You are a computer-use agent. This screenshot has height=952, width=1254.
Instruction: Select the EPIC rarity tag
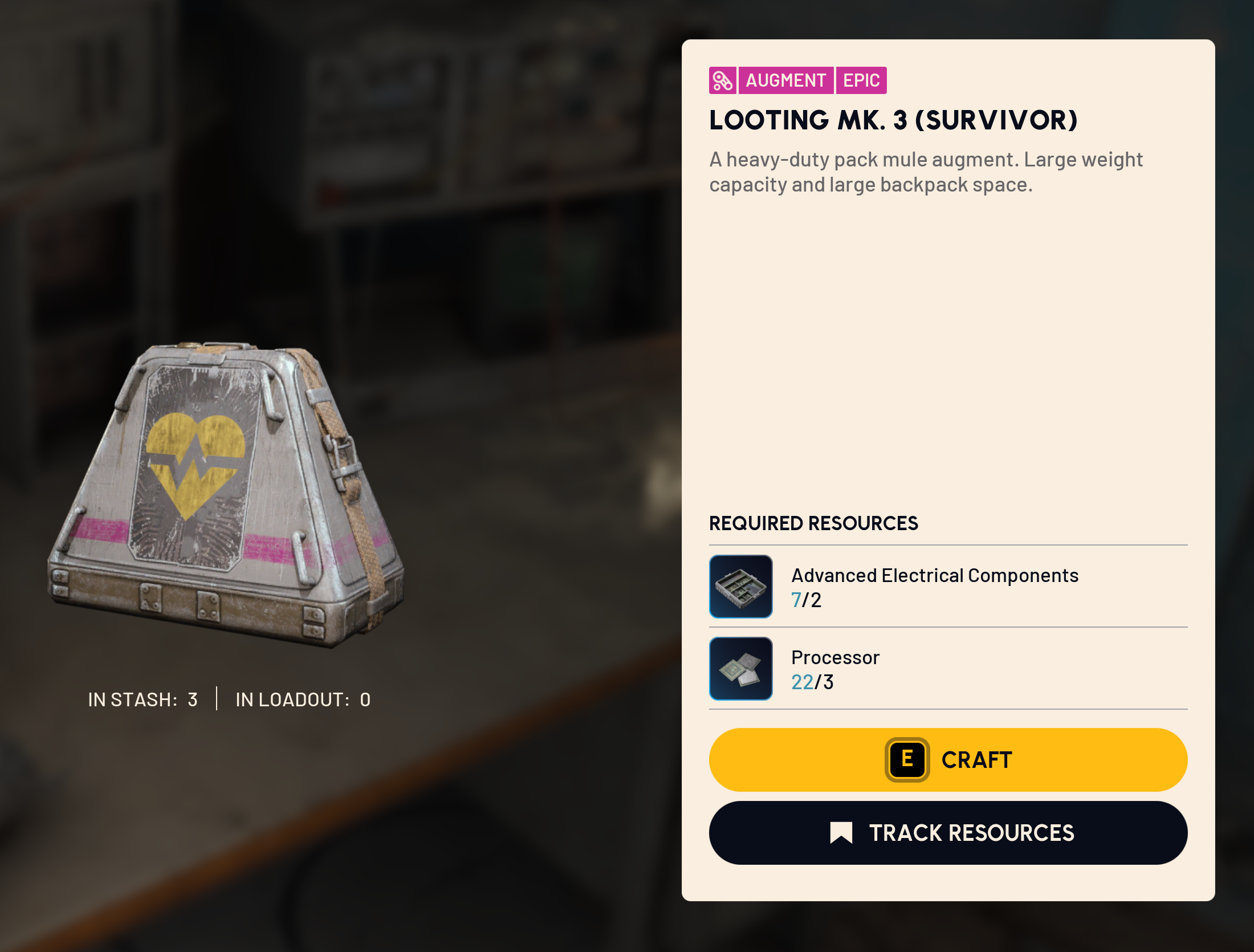pyautogui.click(x=861, y=80)
